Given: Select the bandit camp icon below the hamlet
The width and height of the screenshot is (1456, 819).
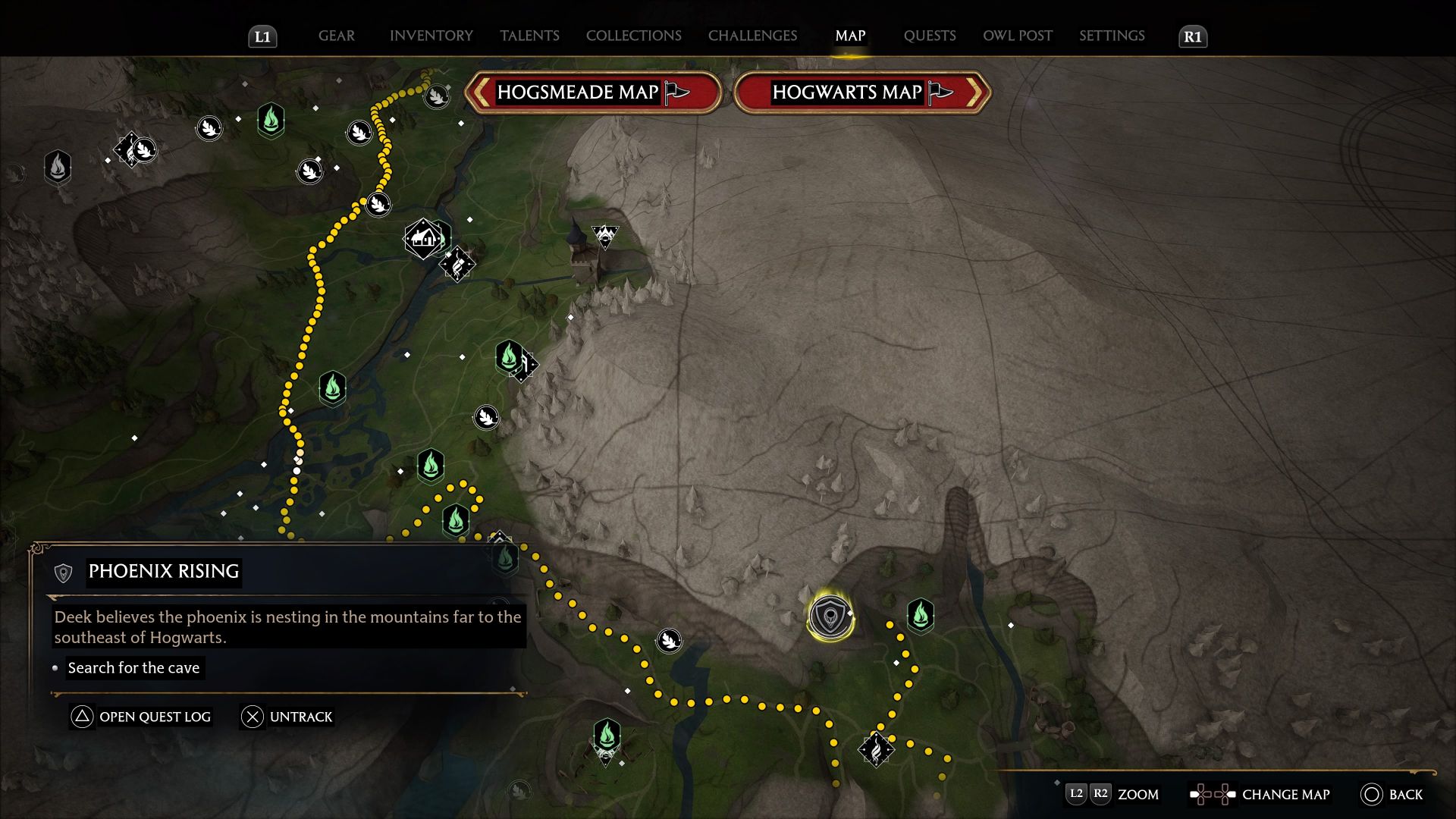Looking at the screenshot, I should pos(456,266).
